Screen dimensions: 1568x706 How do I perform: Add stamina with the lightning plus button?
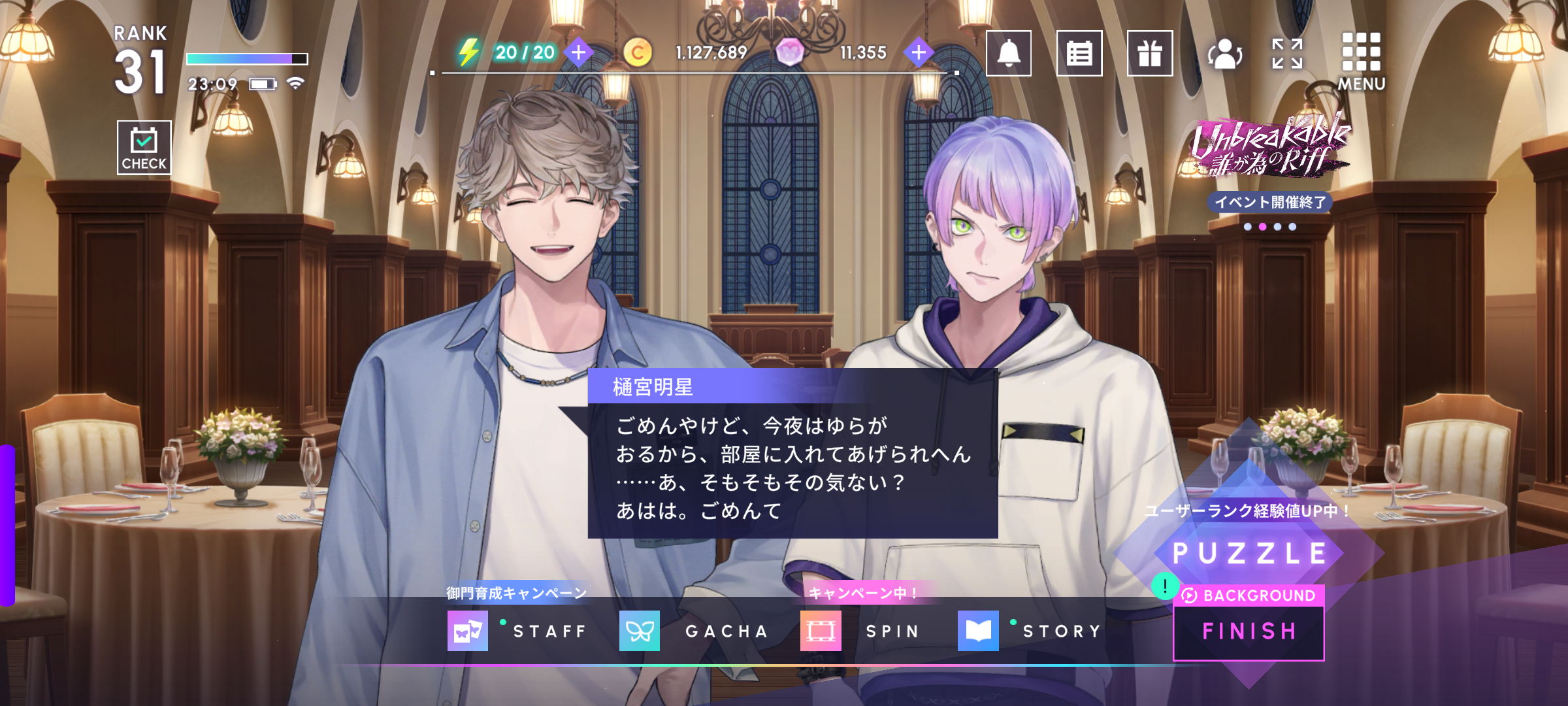[x=578, y=52]
